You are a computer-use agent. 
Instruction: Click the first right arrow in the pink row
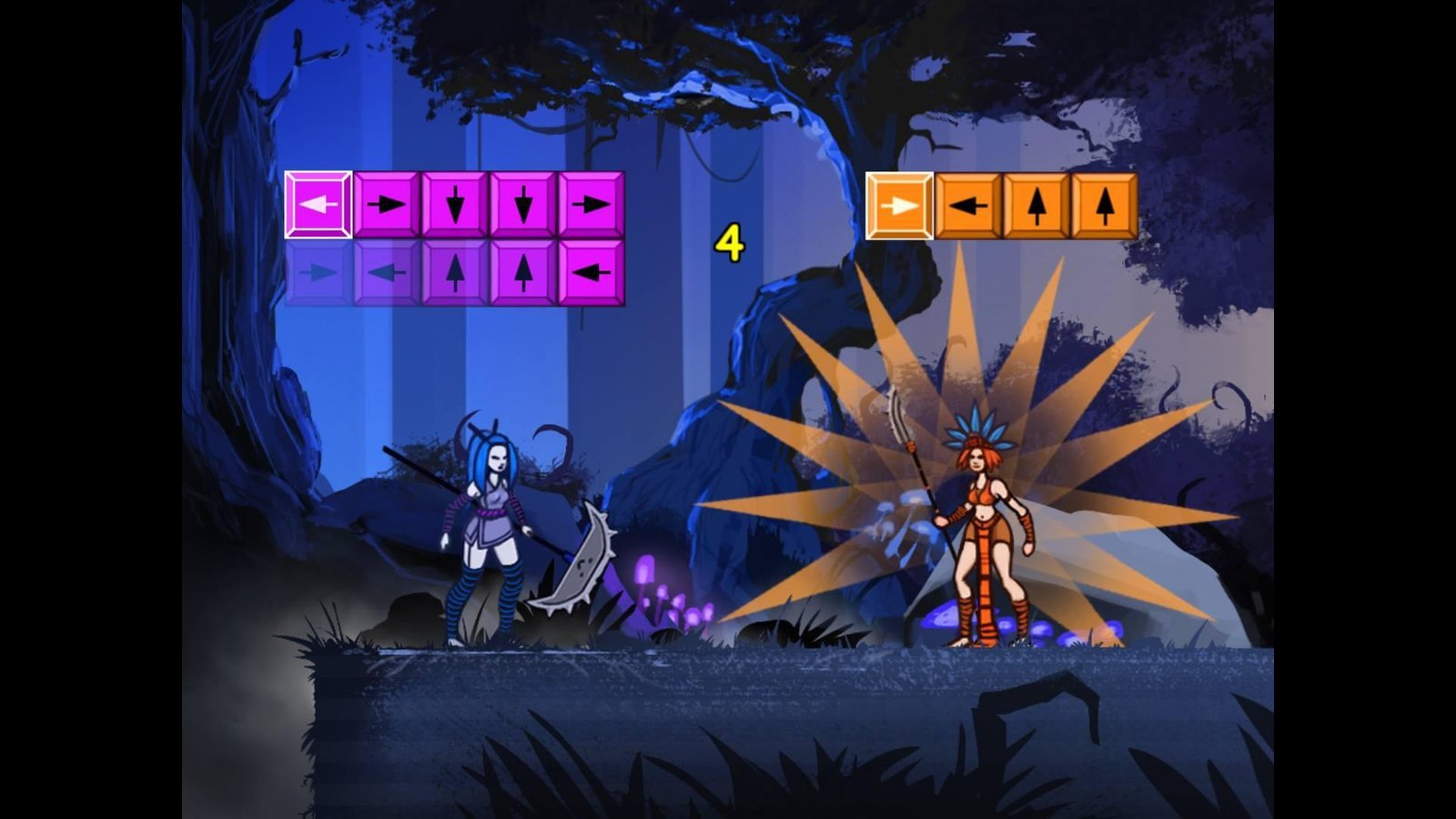tap(387, 205)
